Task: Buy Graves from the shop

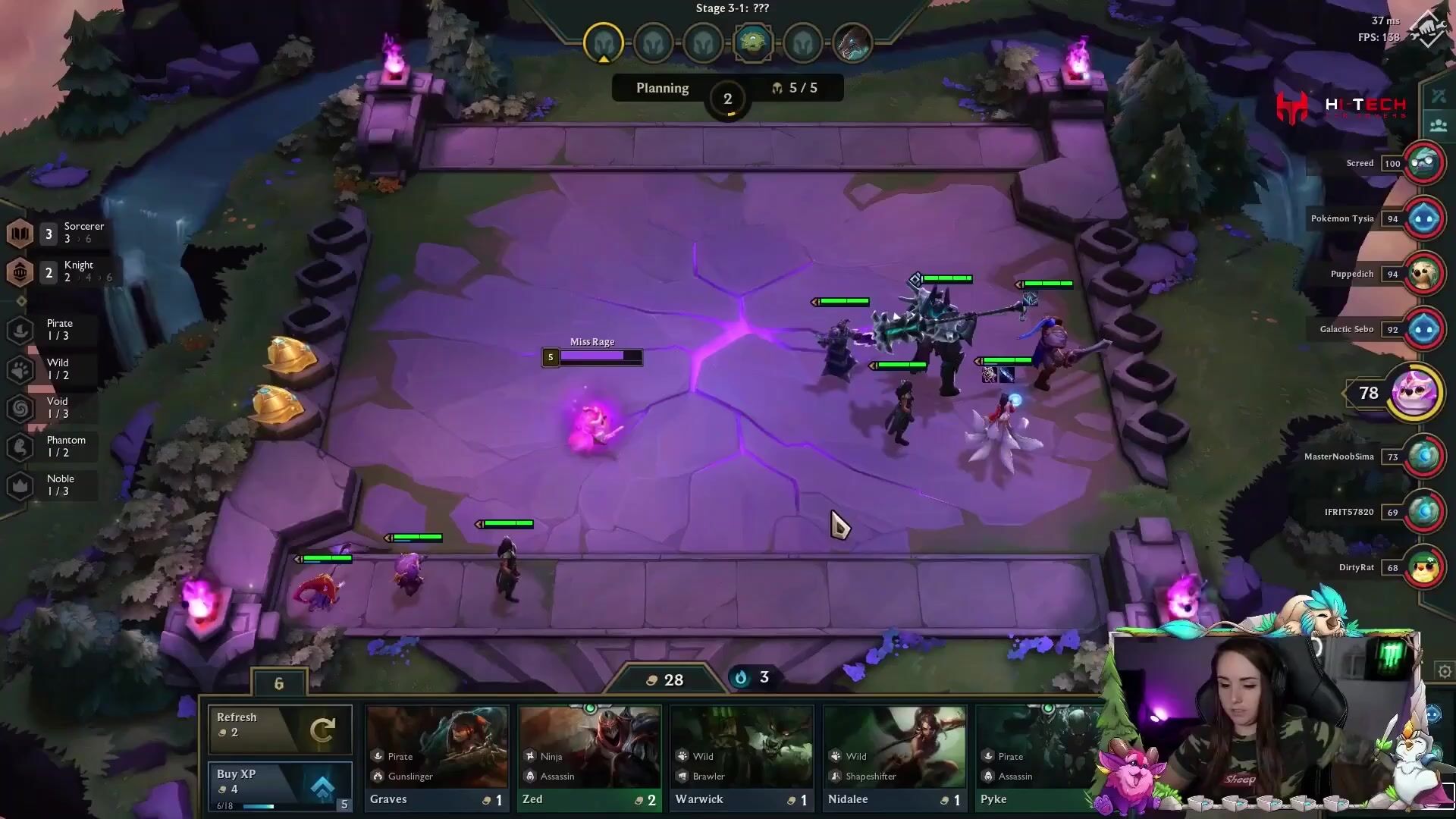Action: pos(437,758)
